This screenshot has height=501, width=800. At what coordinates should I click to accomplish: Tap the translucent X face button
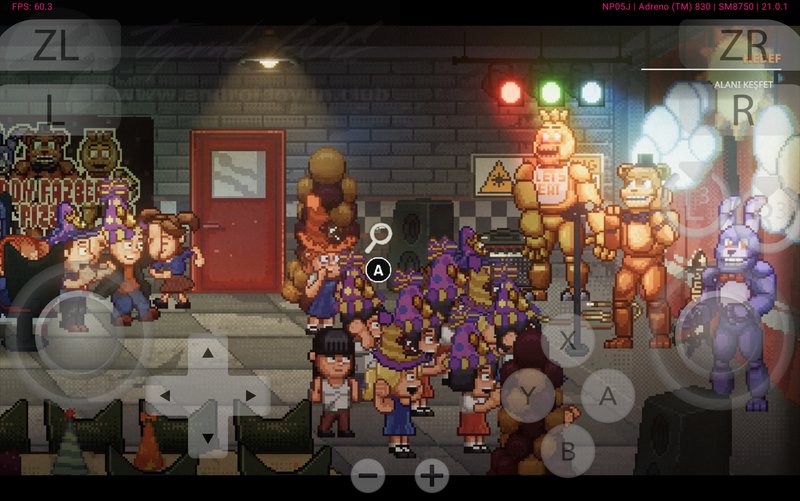[569, 340]
